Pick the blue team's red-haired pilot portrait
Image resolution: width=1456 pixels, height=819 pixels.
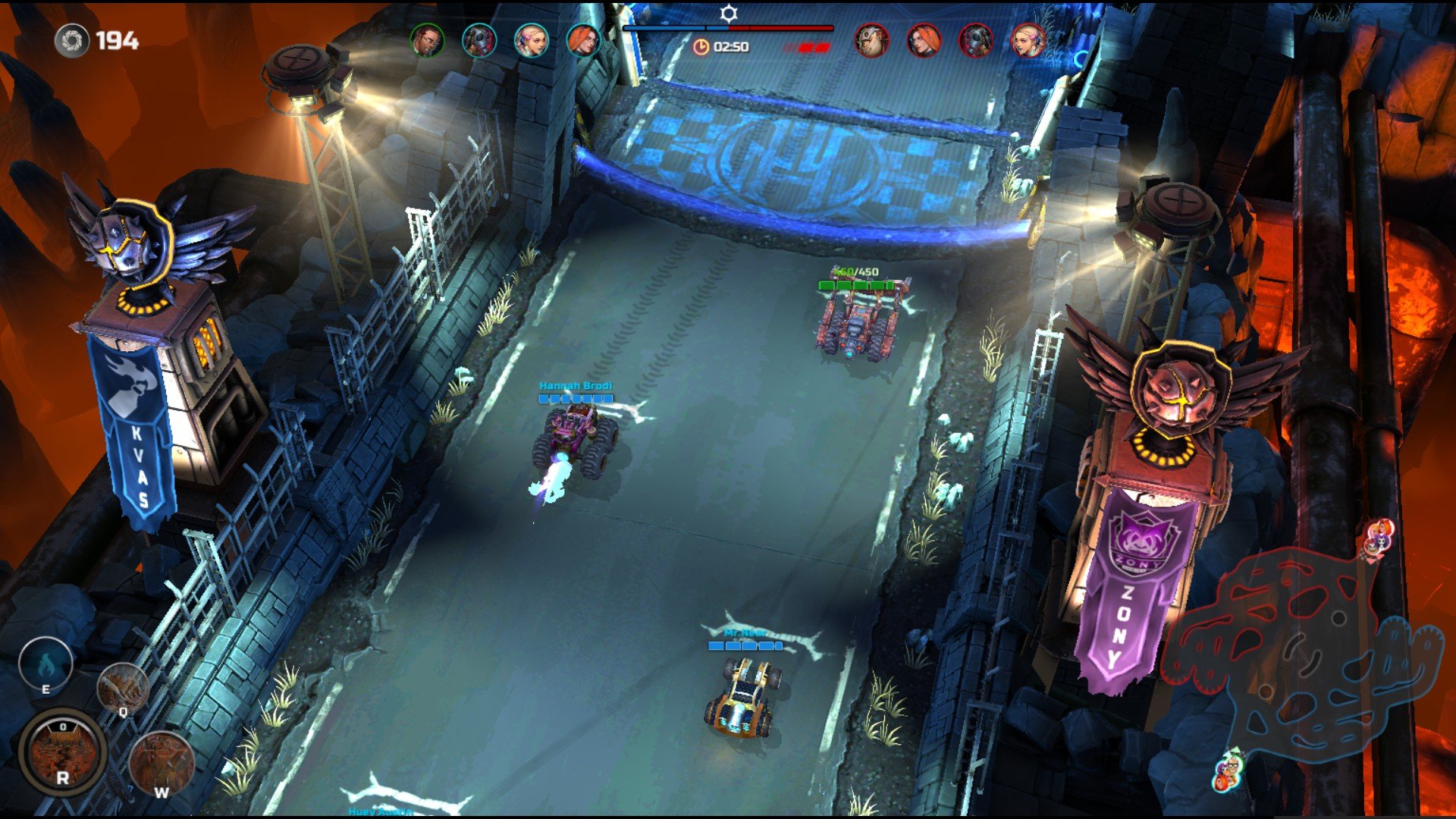tap(582, 40)
